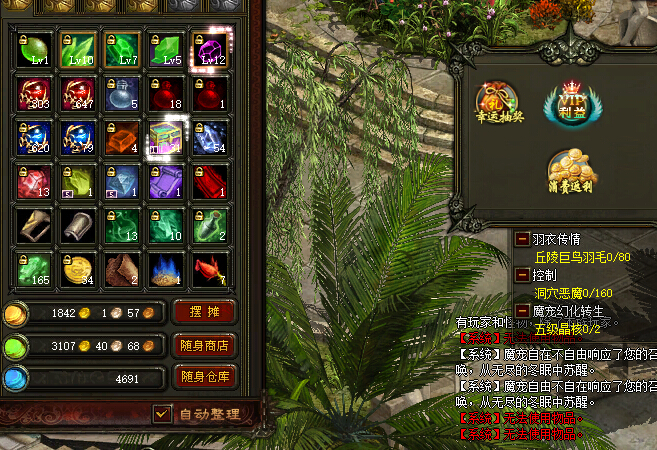Select the glowing treasure chest item

tap(166, 138)
